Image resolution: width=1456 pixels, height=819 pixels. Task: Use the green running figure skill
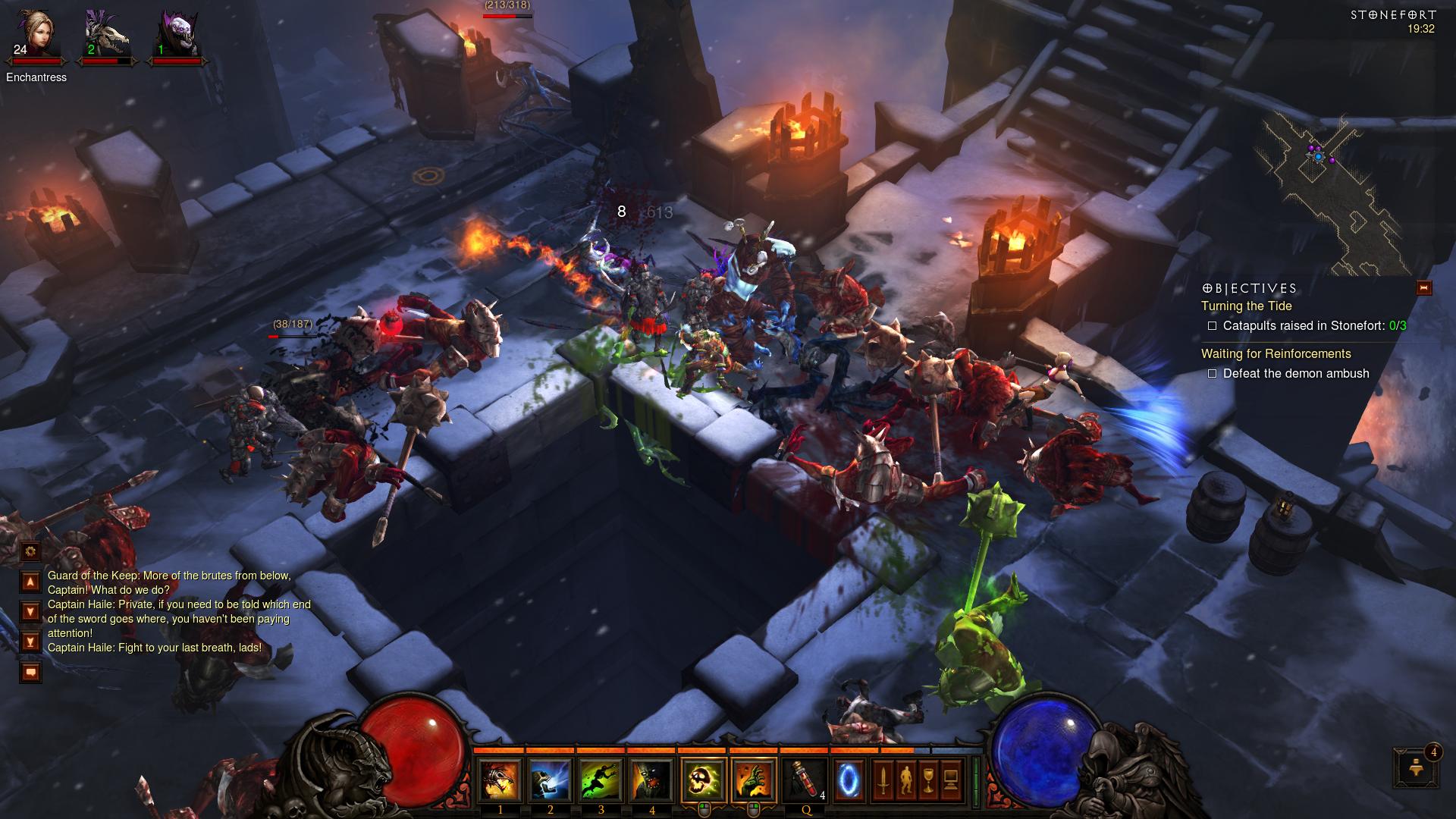pyautogui.click(x=601, y=780)
